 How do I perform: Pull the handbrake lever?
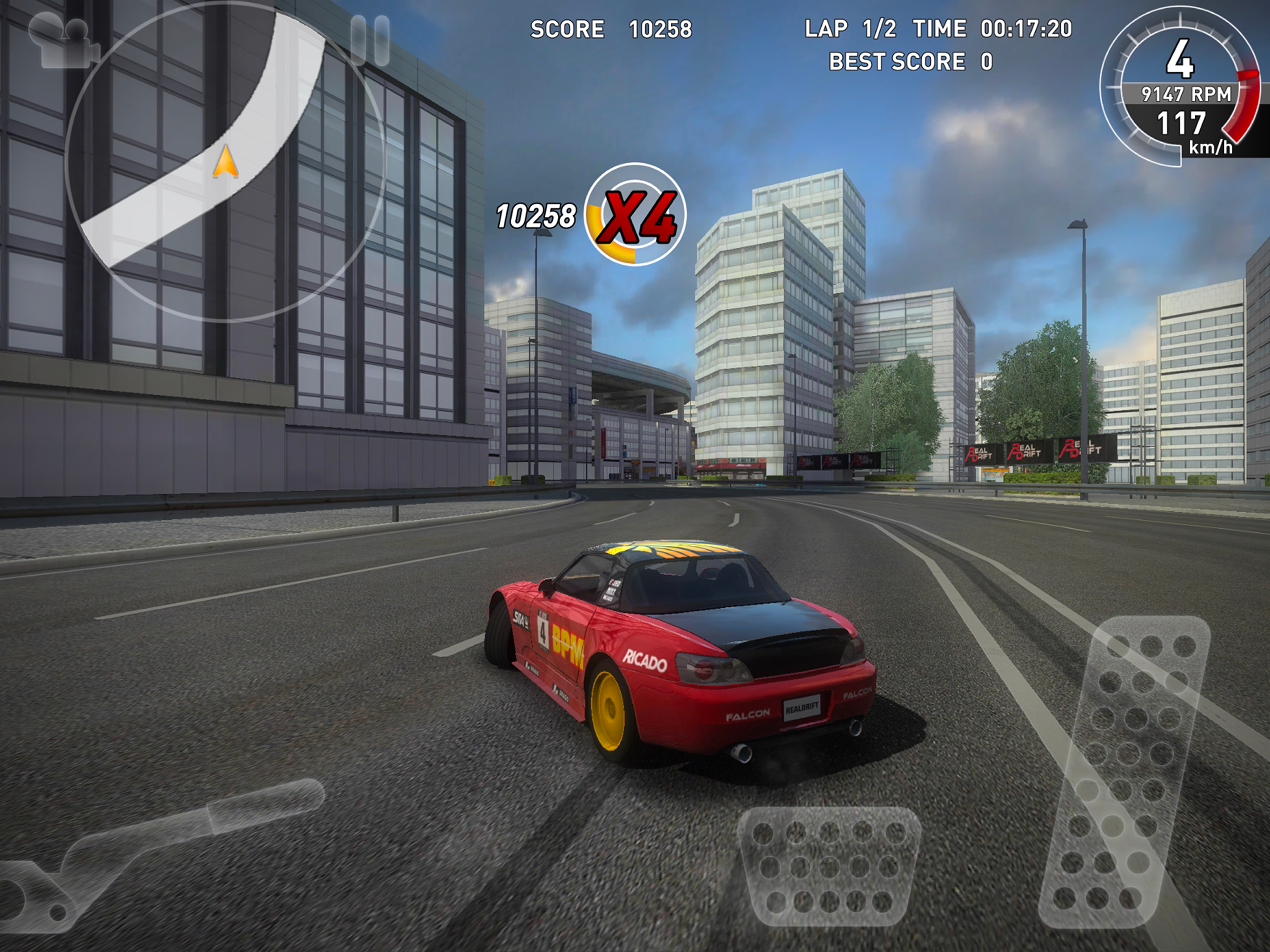point(161,850)
